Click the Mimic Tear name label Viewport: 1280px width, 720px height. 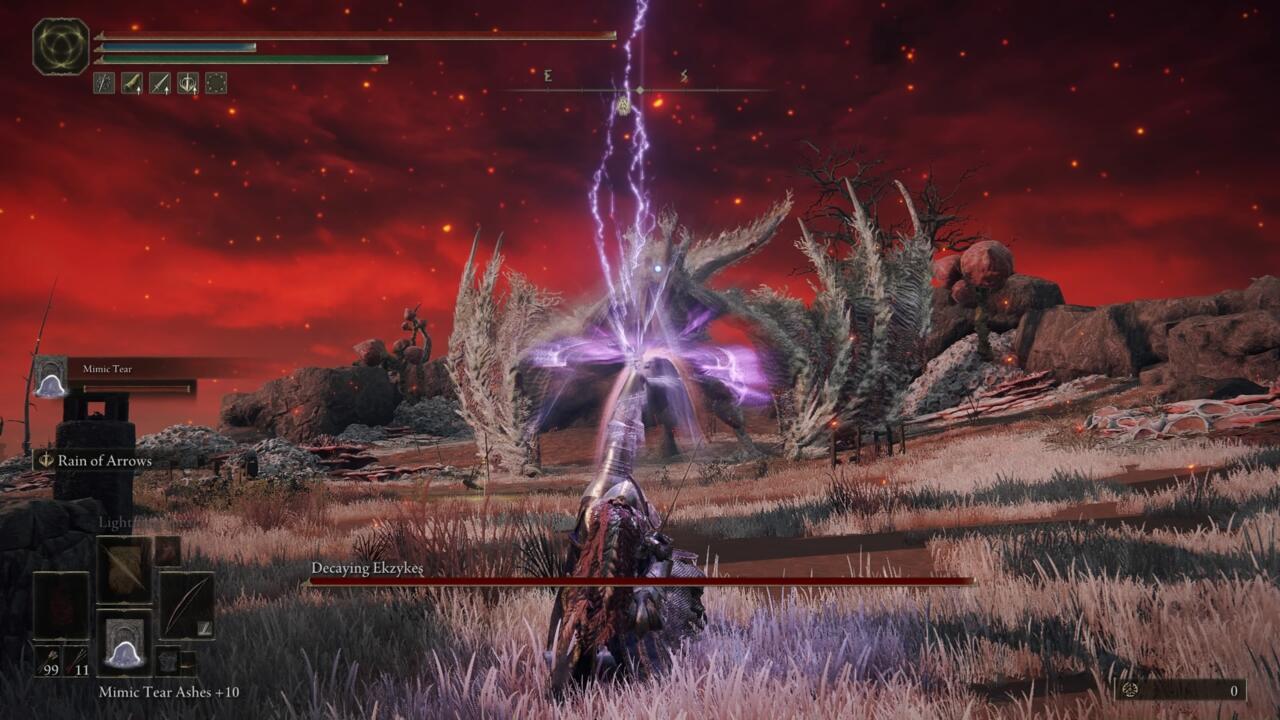click(106, 369)
